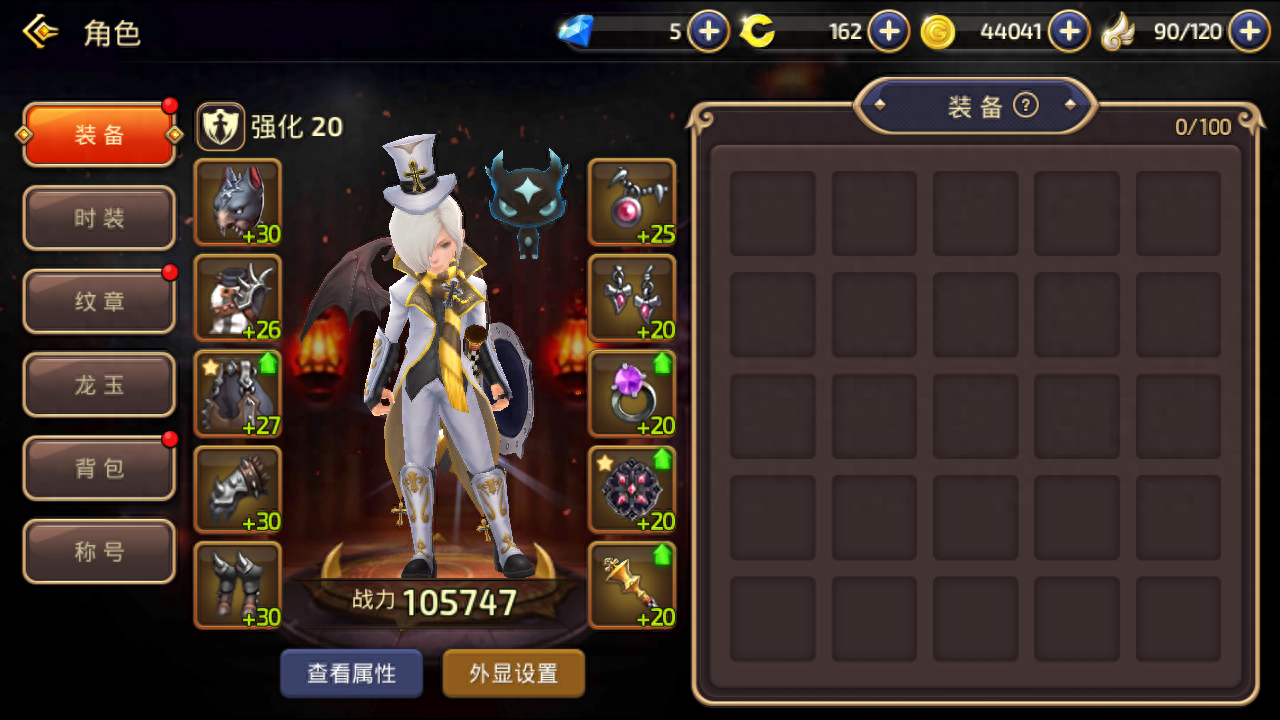This screenshot has width=1280, height=720.
Task: Add gold coins with the plus button
Action: coord(1069,32)
